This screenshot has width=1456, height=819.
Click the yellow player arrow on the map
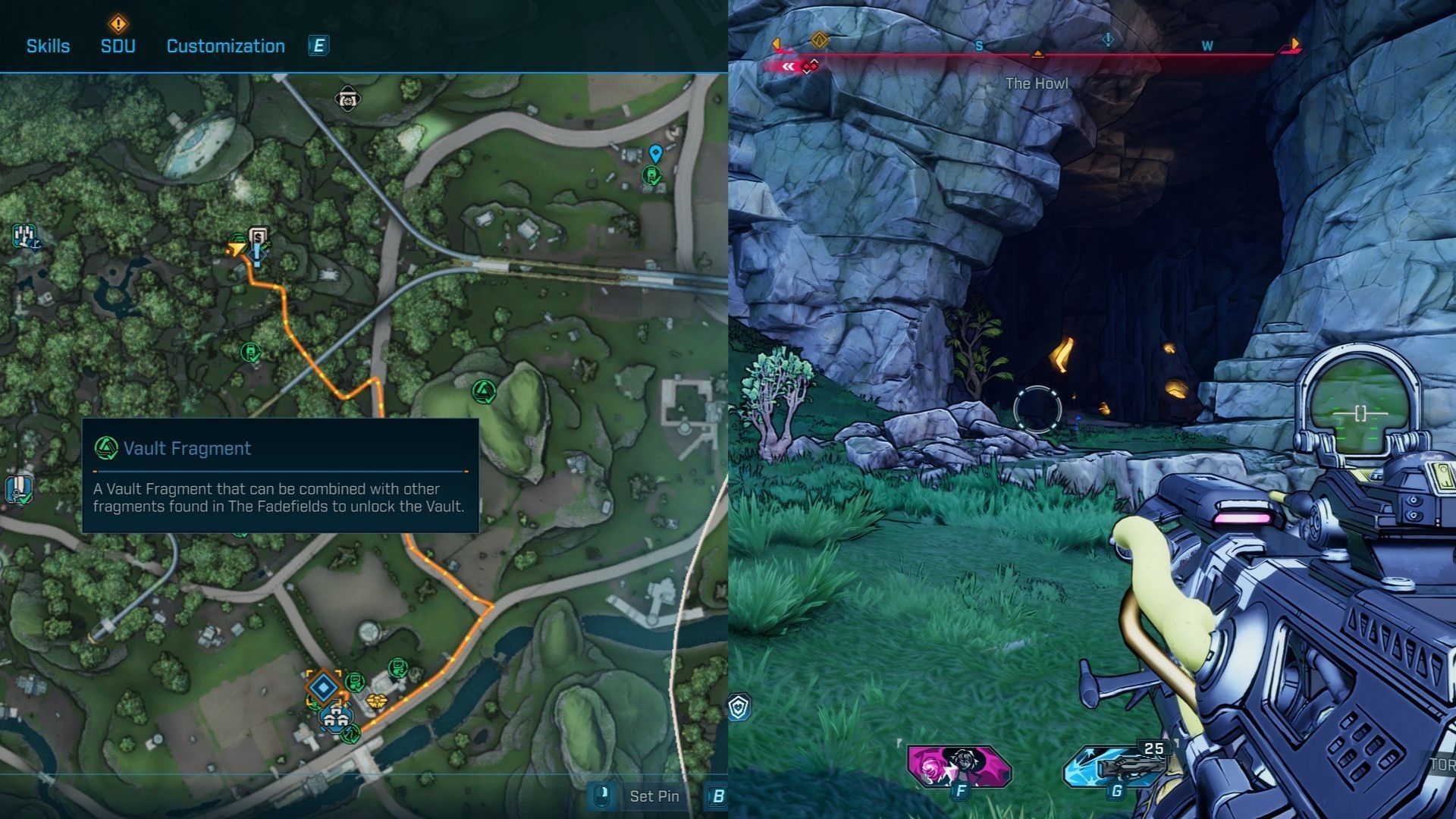click(x=237, y=248)
